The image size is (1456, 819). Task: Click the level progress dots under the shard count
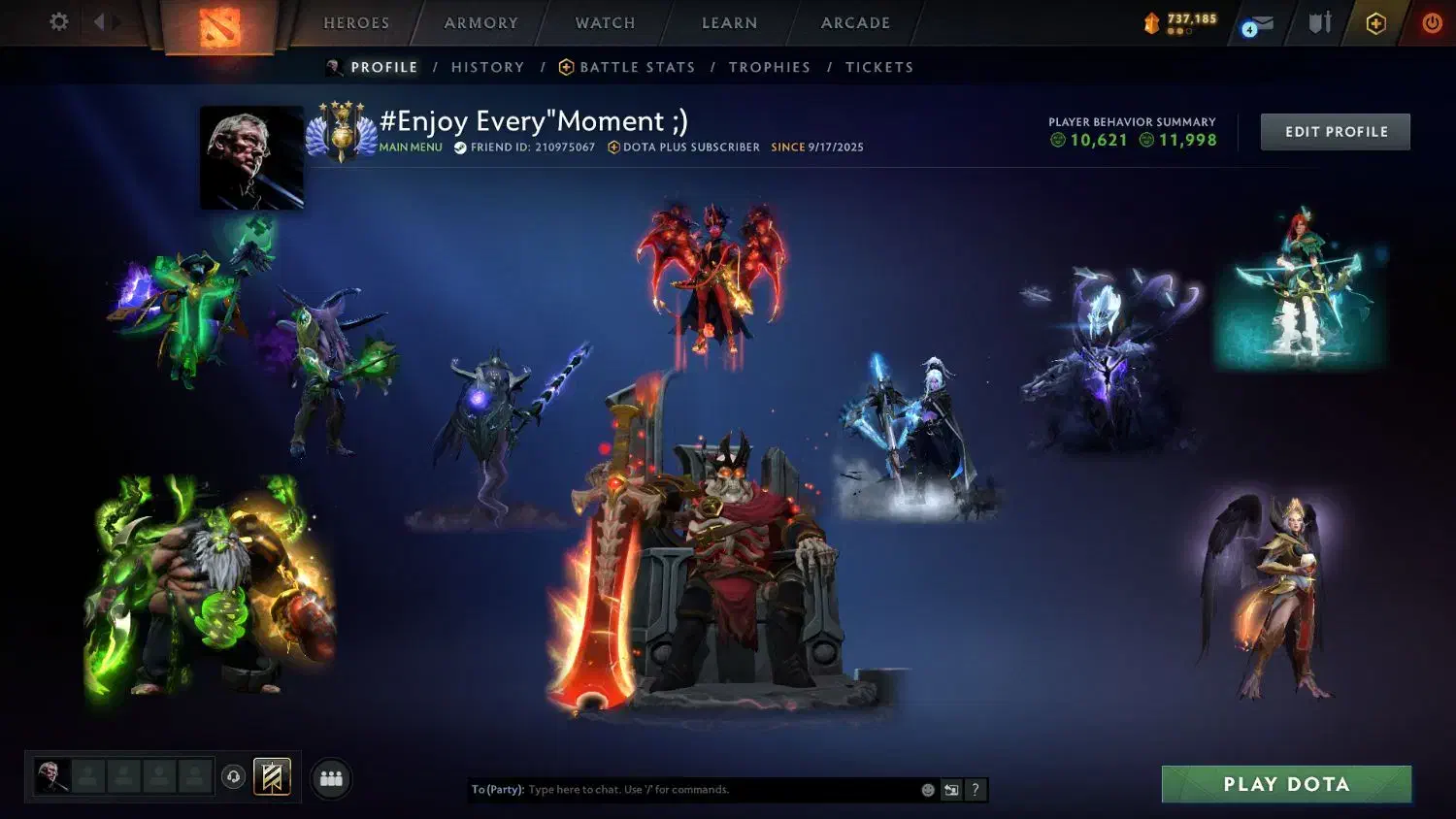point(1177,33)
